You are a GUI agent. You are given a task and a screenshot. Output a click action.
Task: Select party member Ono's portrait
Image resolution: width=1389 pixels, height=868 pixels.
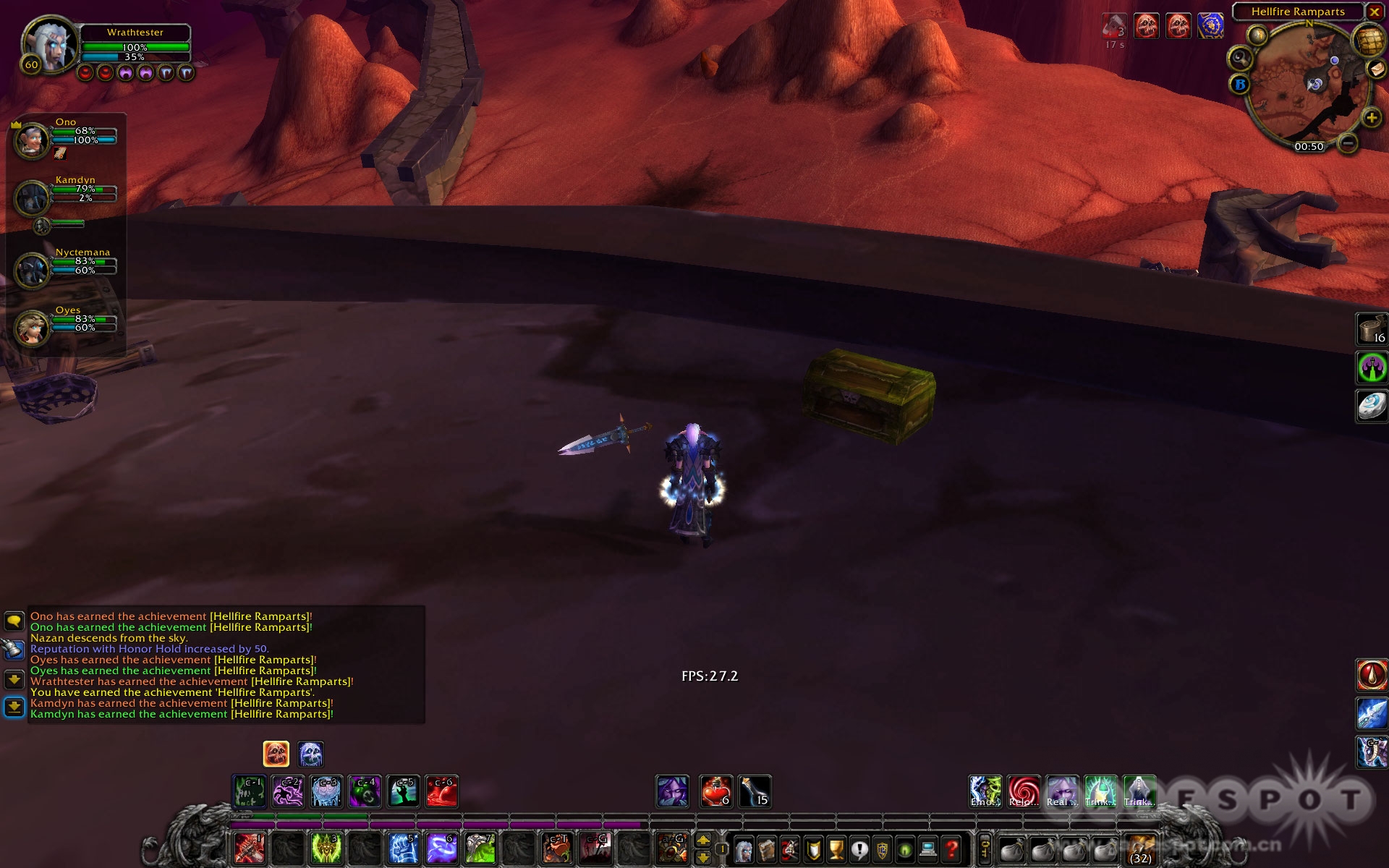[x=32, y=140]
